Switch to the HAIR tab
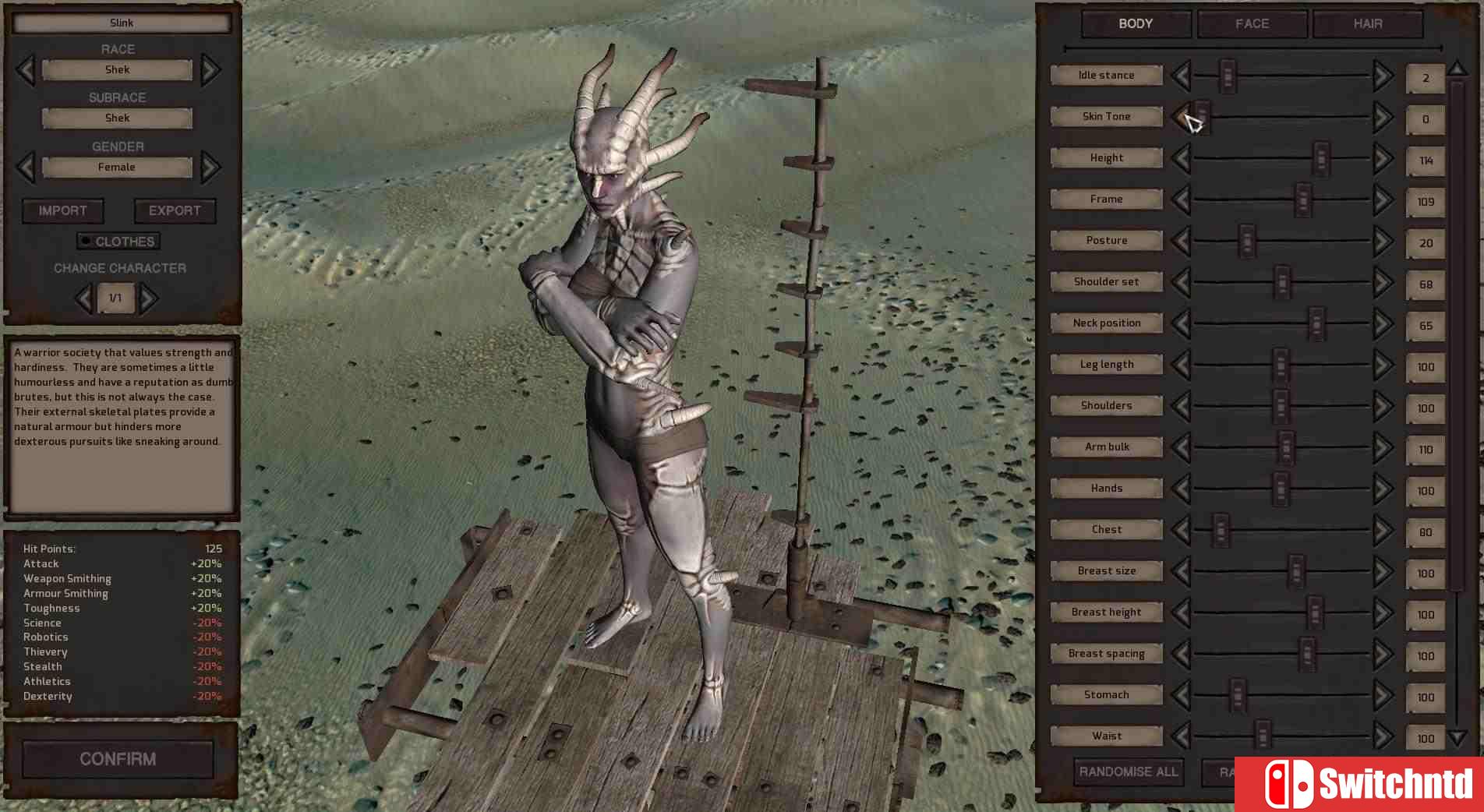 (1367, 23)
